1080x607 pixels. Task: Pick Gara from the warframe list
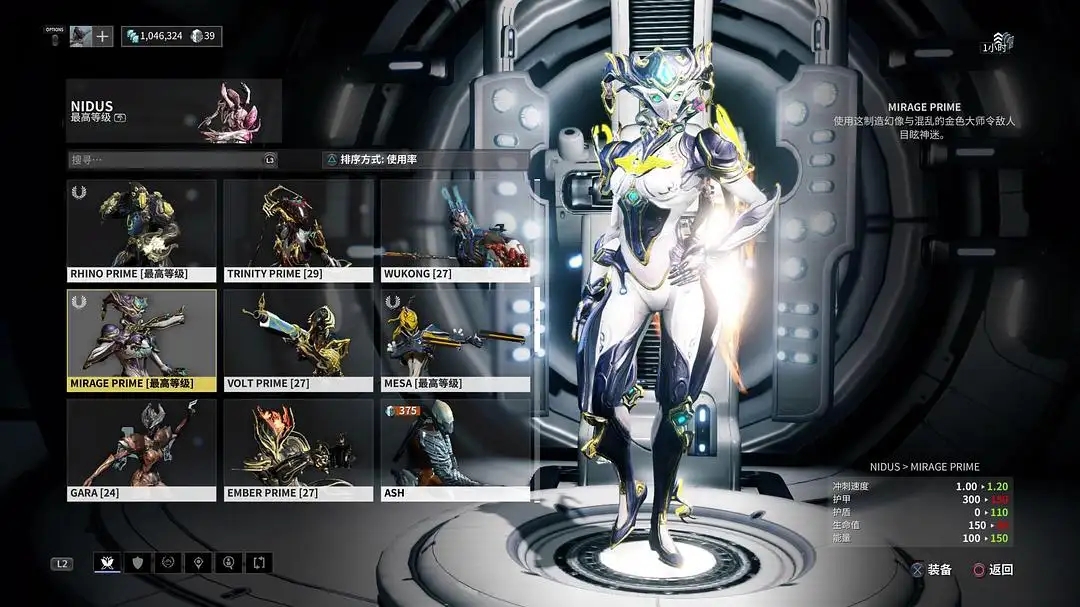coord(141,450)
